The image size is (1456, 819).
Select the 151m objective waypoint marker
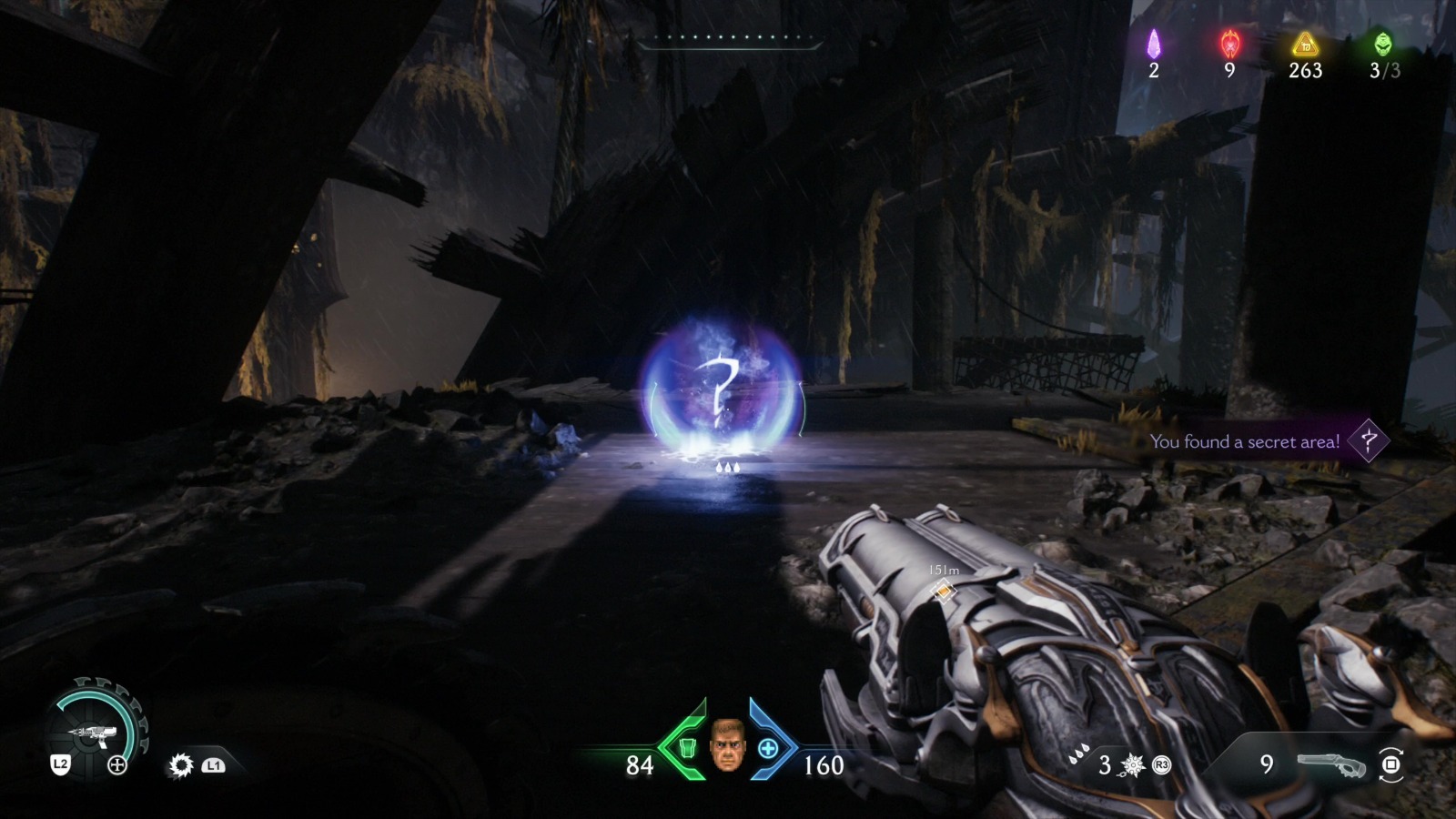coord(945,591)
